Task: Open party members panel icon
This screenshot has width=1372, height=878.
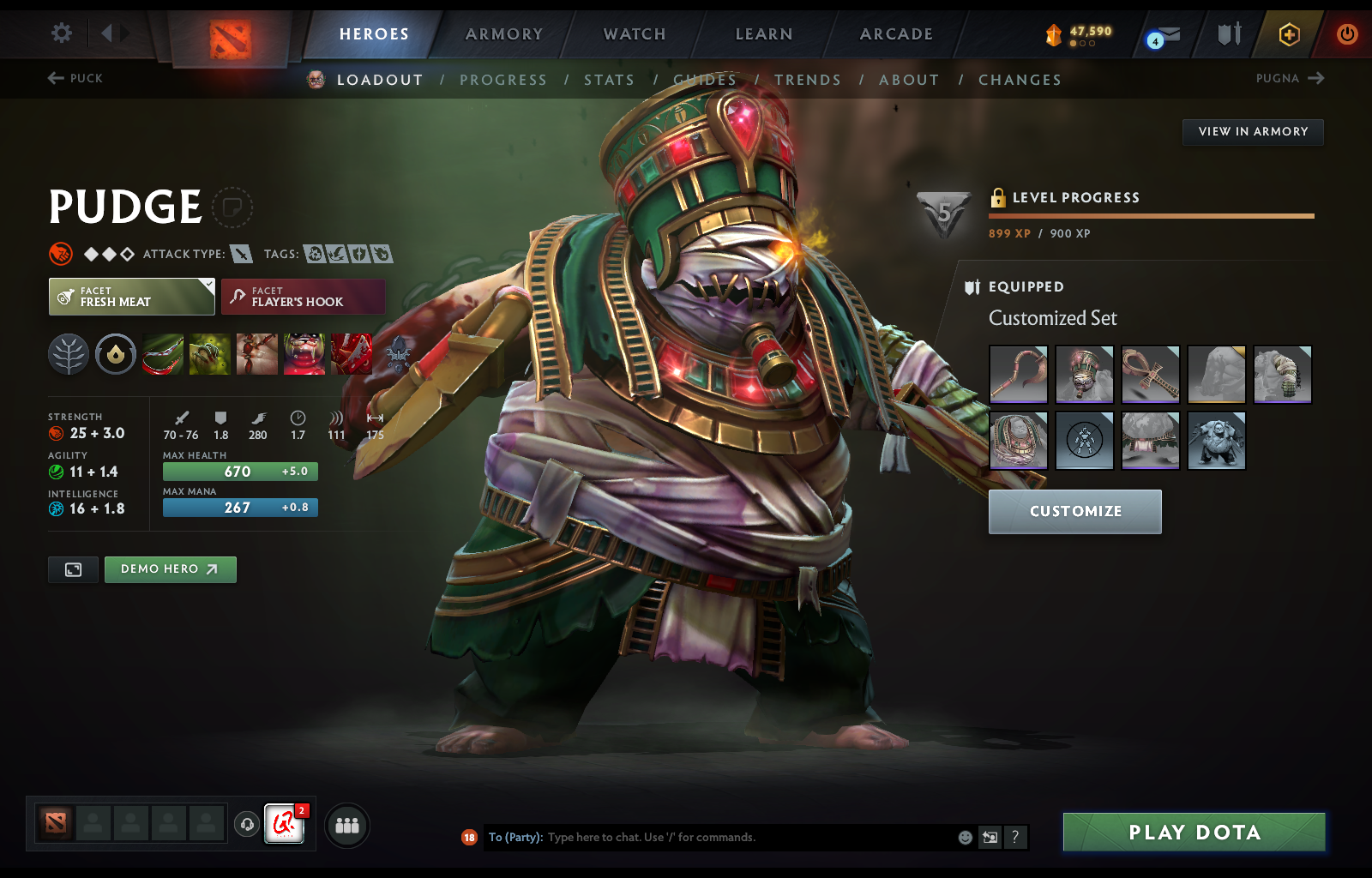Action: 346,826
